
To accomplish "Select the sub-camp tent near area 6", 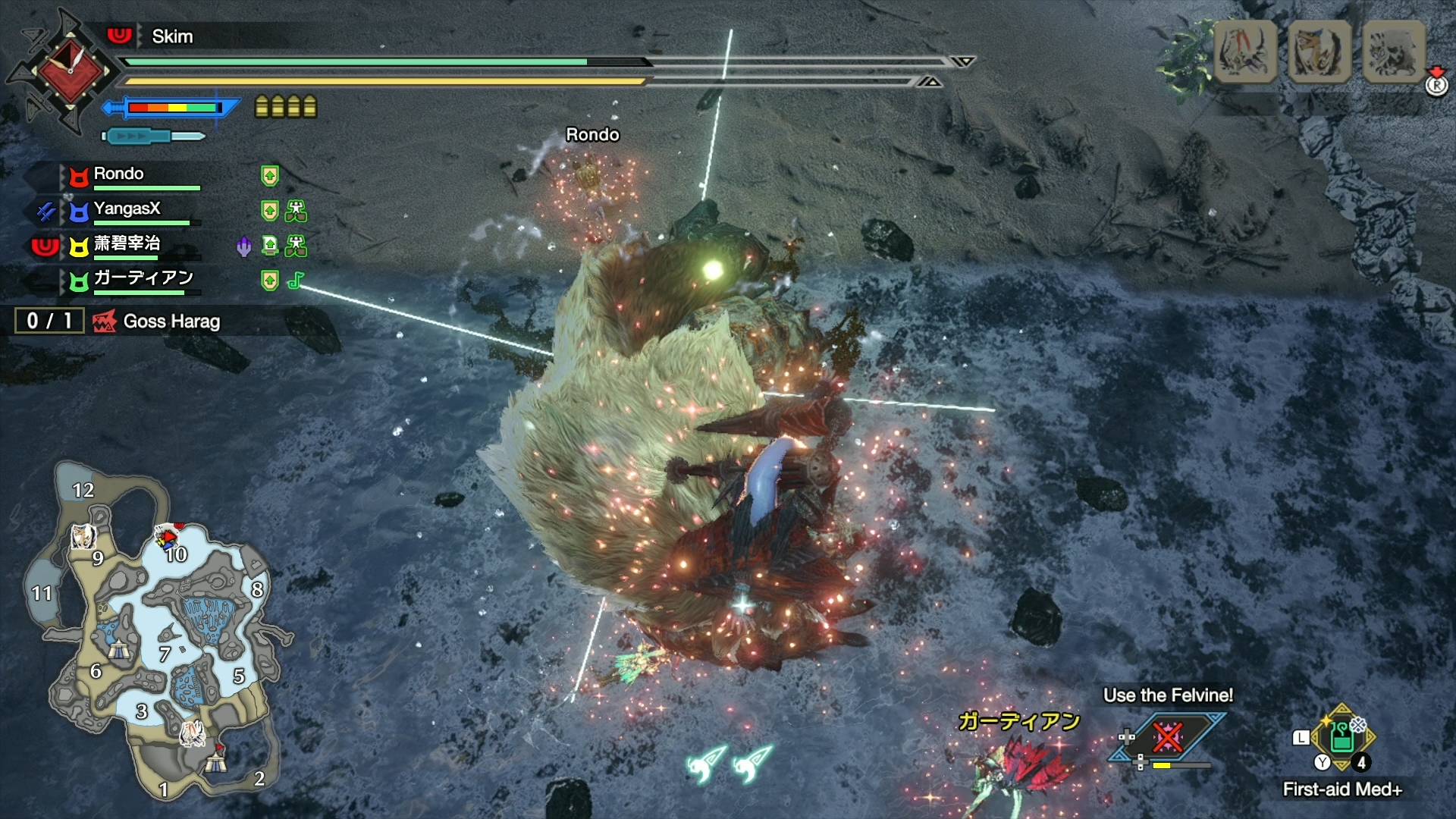I will [118, 649].
